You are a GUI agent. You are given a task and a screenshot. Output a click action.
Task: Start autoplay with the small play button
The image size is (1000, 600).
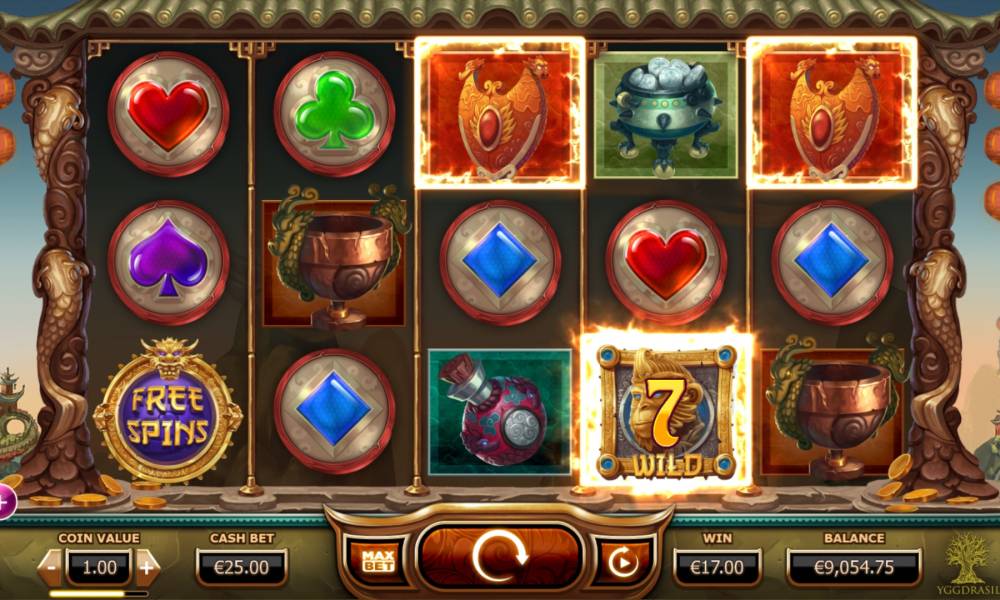(x=622, y=562)
